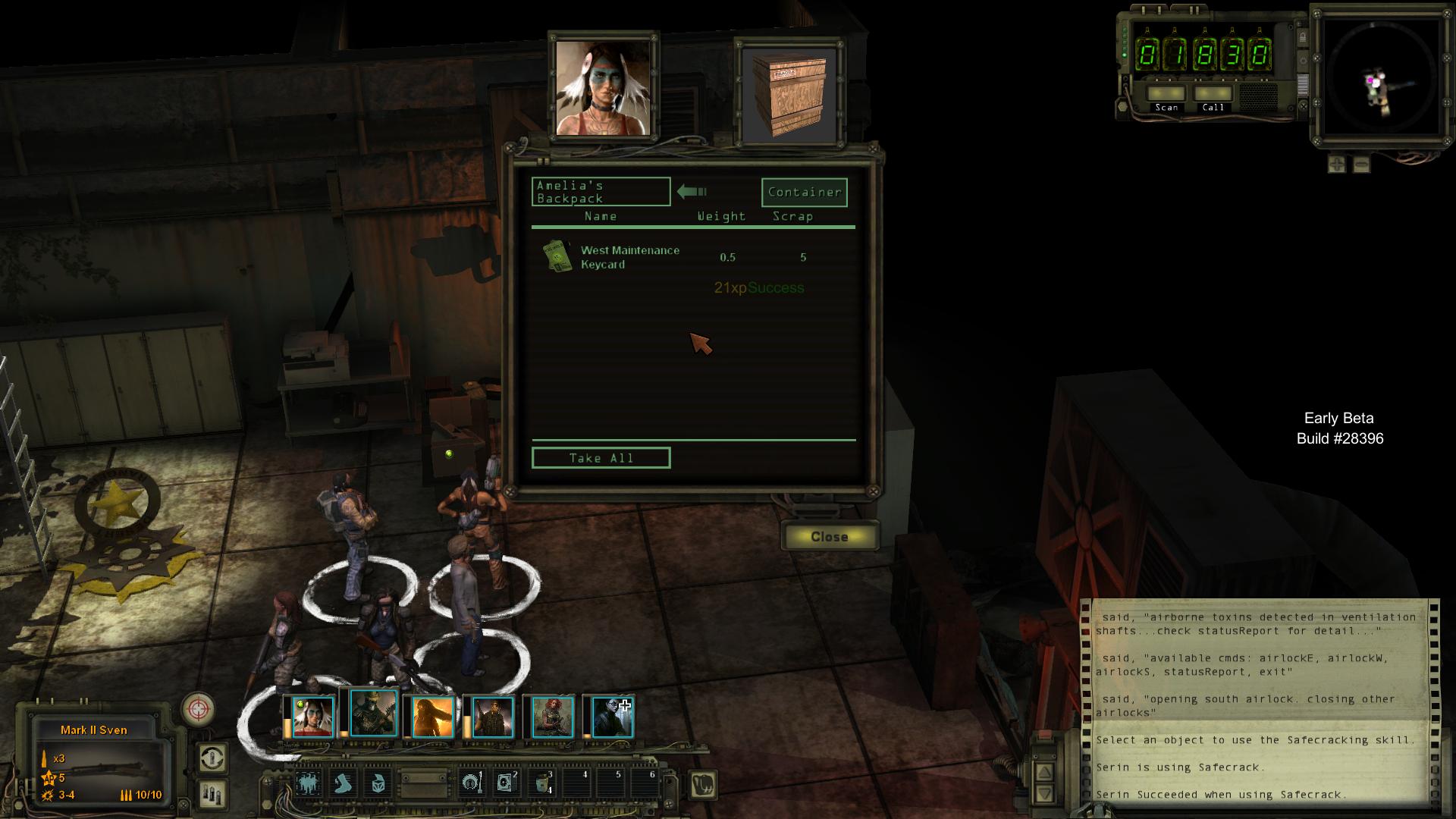Zoom in the minimap with plus button
Screen dimensions: 1456x819
(1337, 164)
